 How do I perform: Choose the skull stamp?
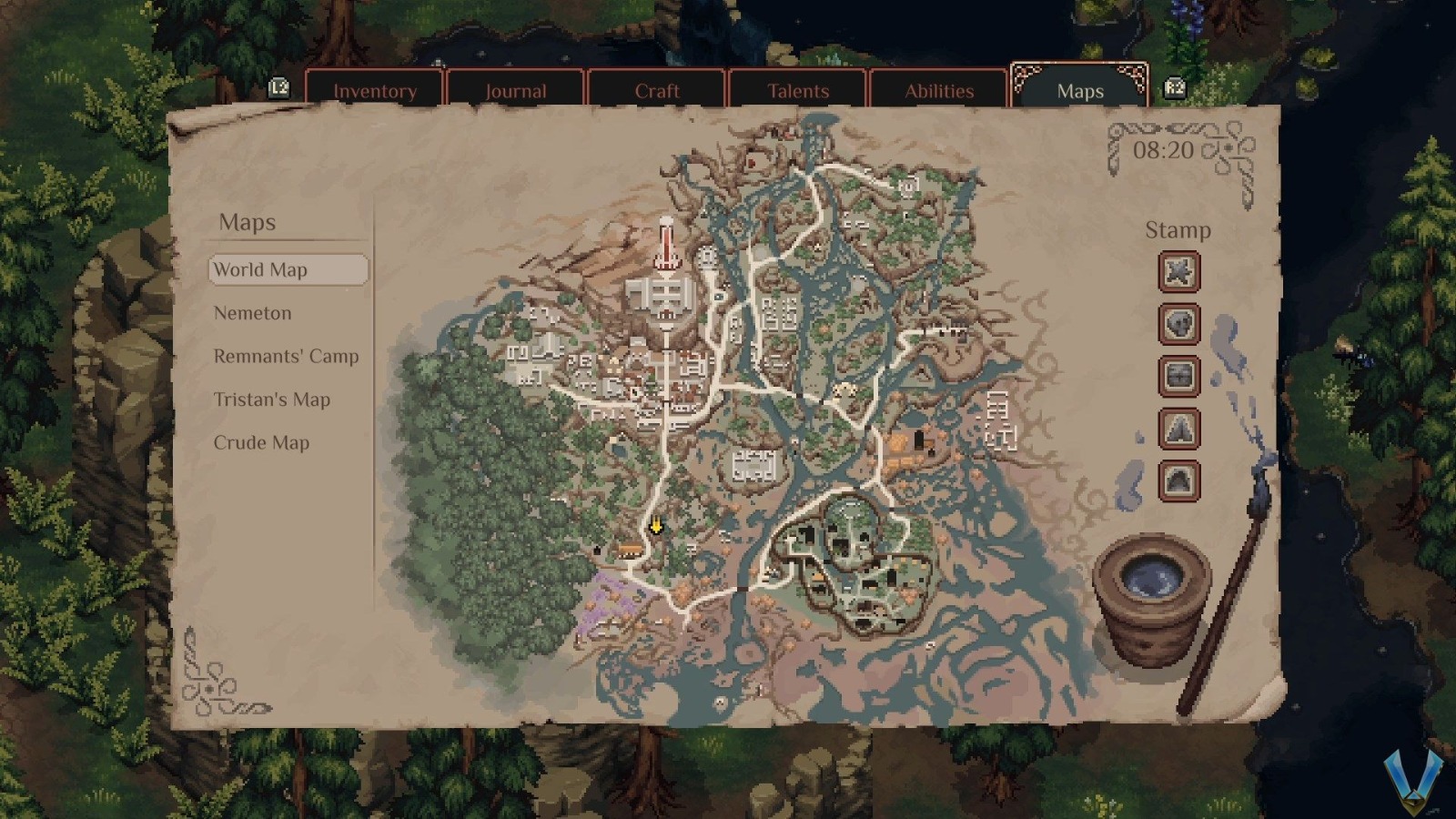pyautogui.click(x=1178, y=325)
